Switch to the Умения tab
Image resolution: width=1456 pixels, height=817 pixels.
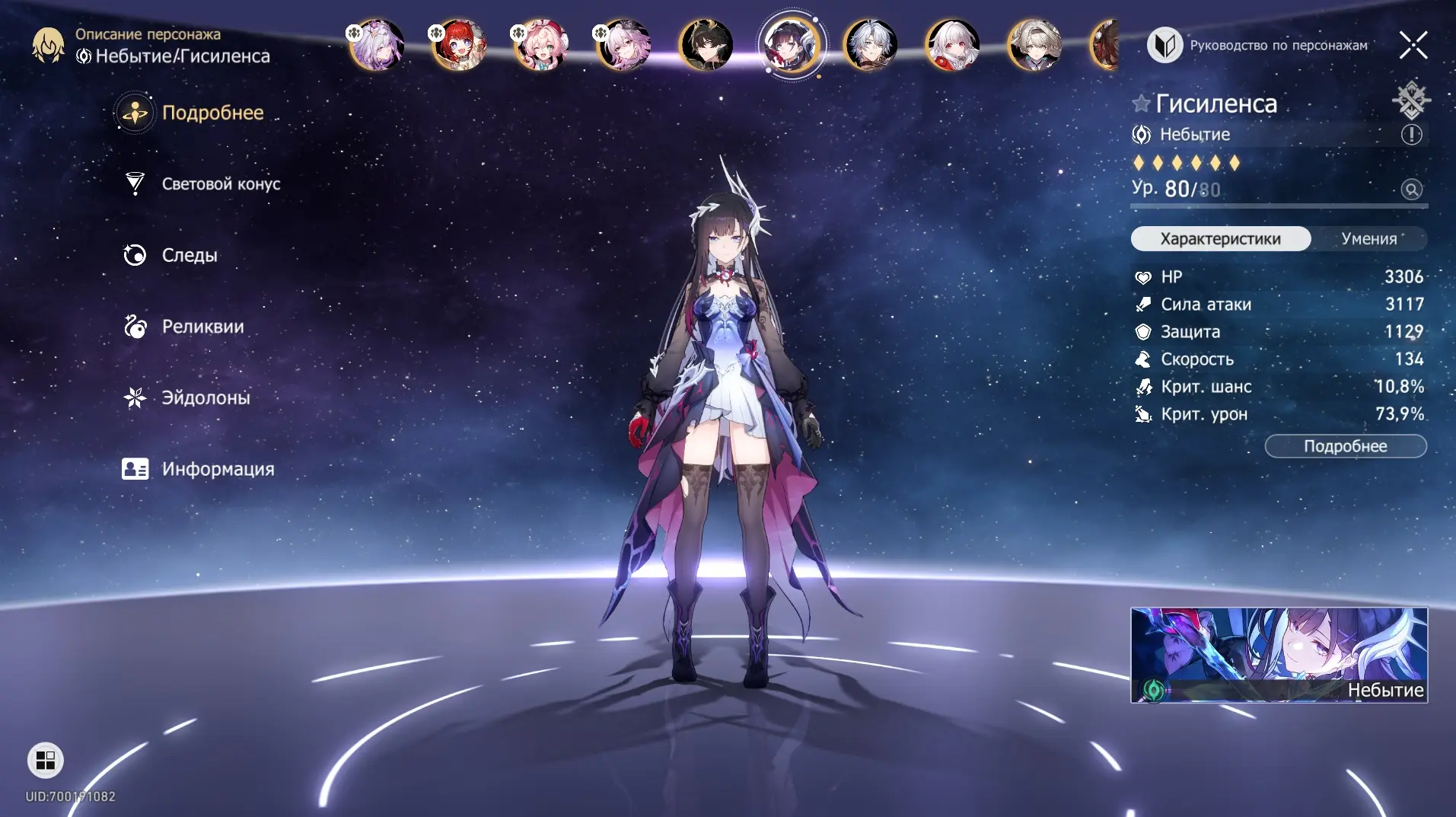tap(1368, 238)
